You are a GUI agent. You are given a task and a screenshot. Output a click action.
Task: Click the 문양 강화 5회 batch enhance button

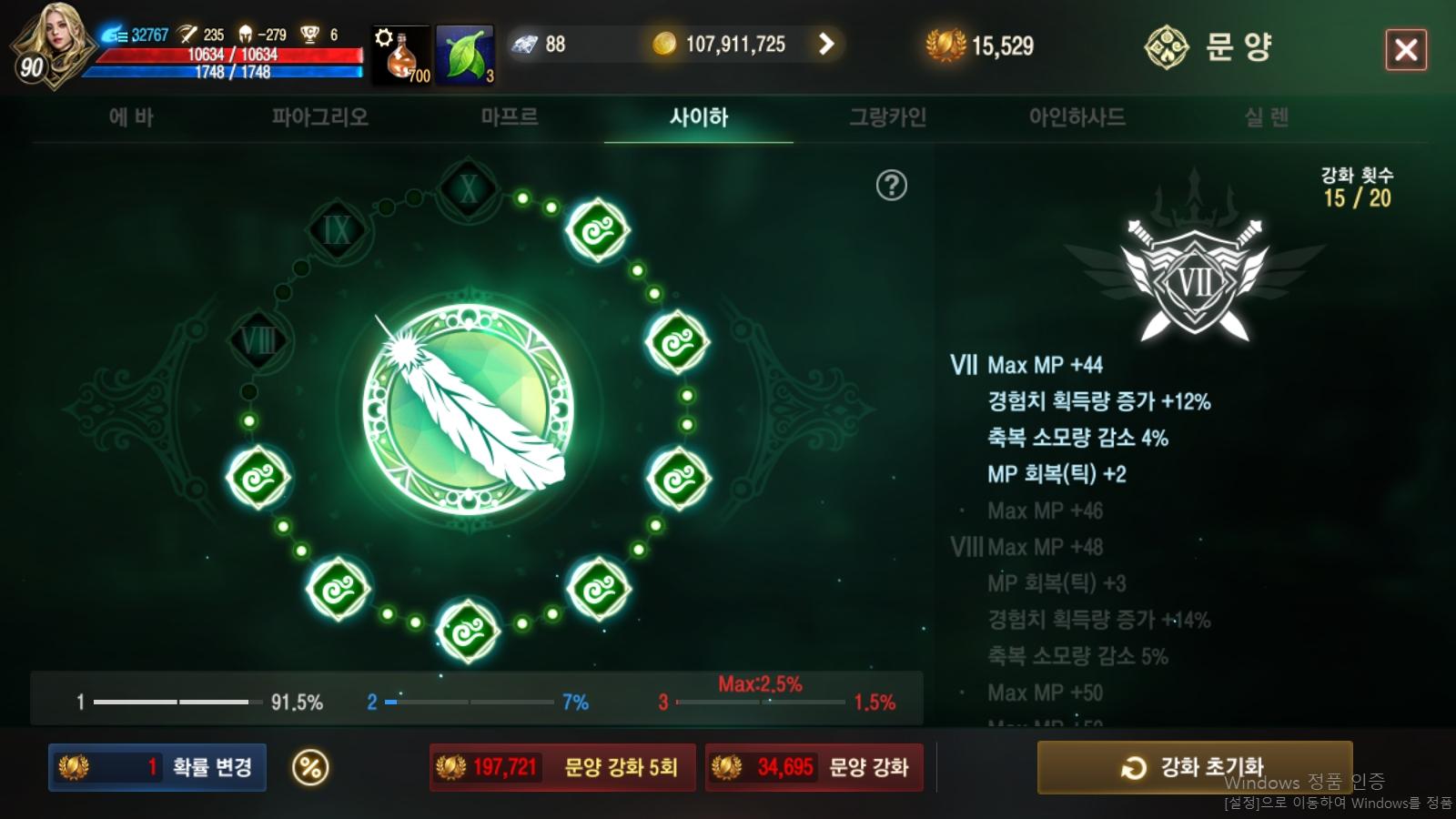(x=560, y=767)
